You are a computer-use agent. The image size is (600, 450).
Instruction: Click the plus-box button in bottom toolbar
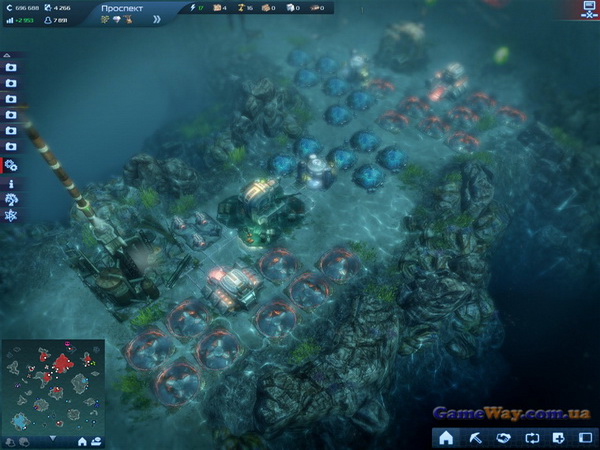click(558, 437)
